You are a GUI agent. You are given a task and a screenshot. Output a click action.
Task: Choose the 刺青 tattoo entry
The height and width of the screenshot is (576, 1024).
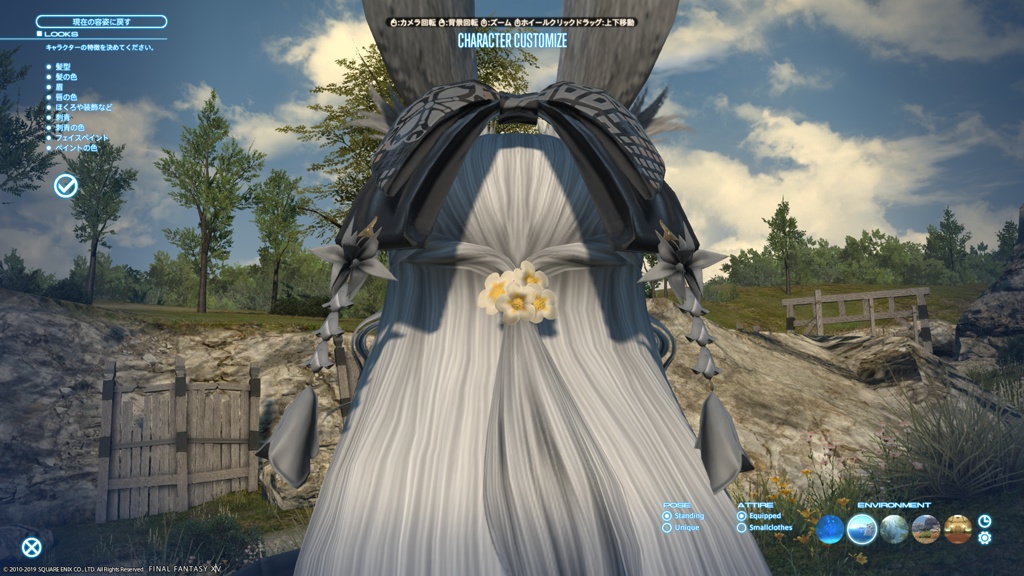(65, 118)
